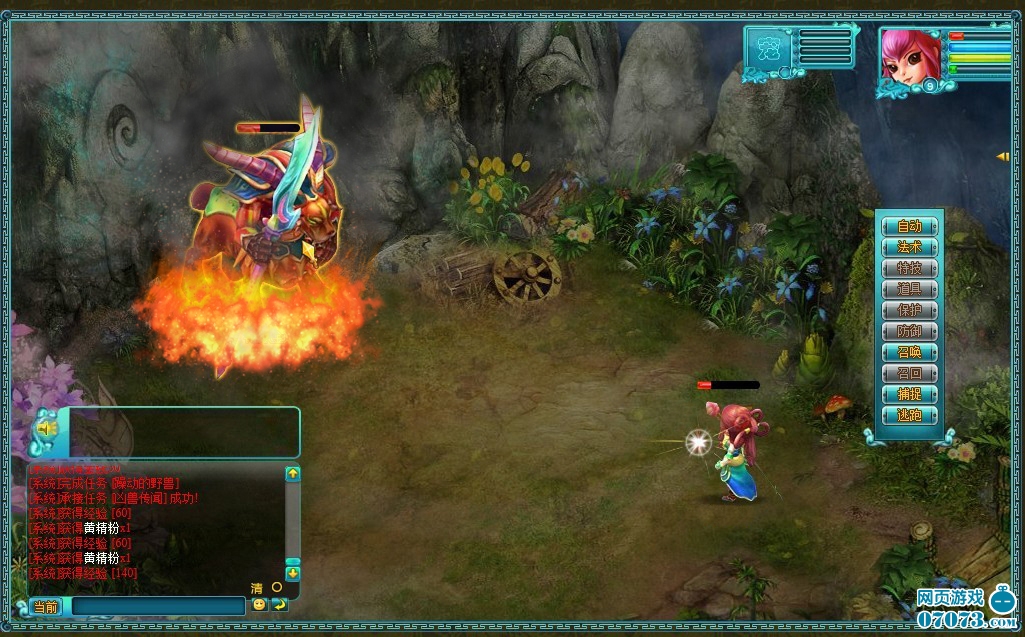
Task: Choose the 捕捉 capture command
Action: coord(909,394)
